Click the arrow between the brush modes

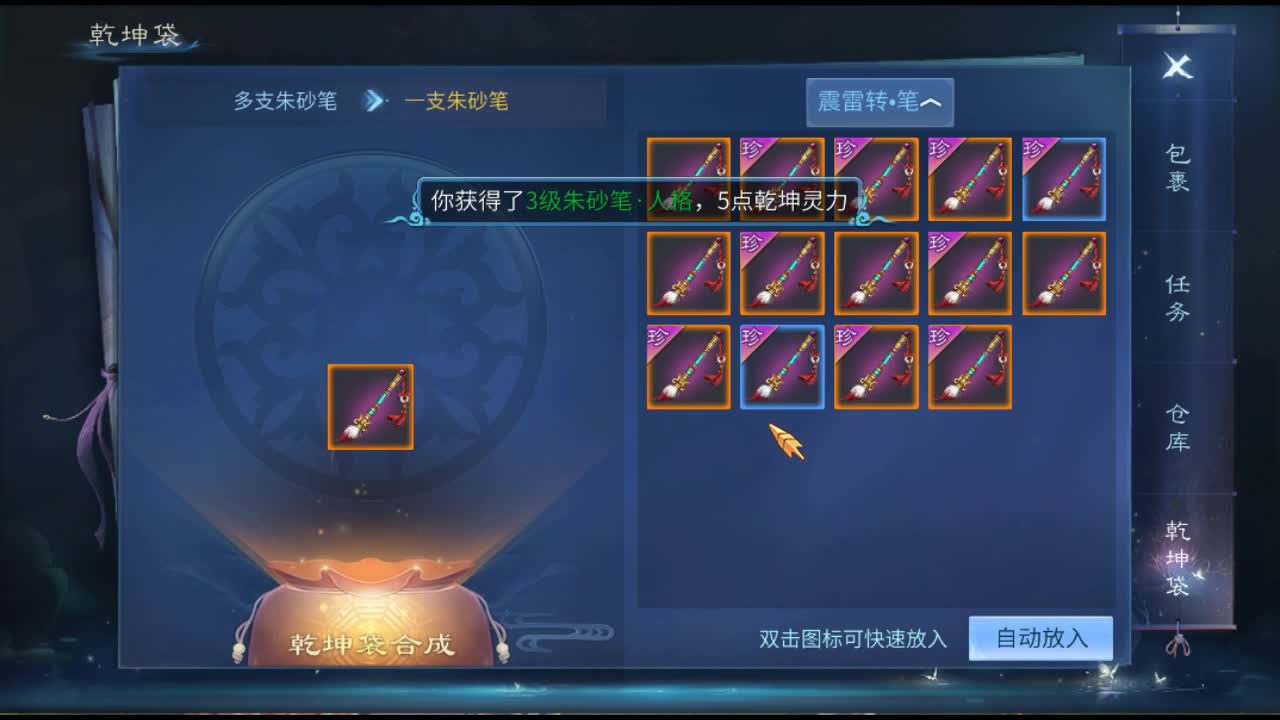click(x=374, y=101)
